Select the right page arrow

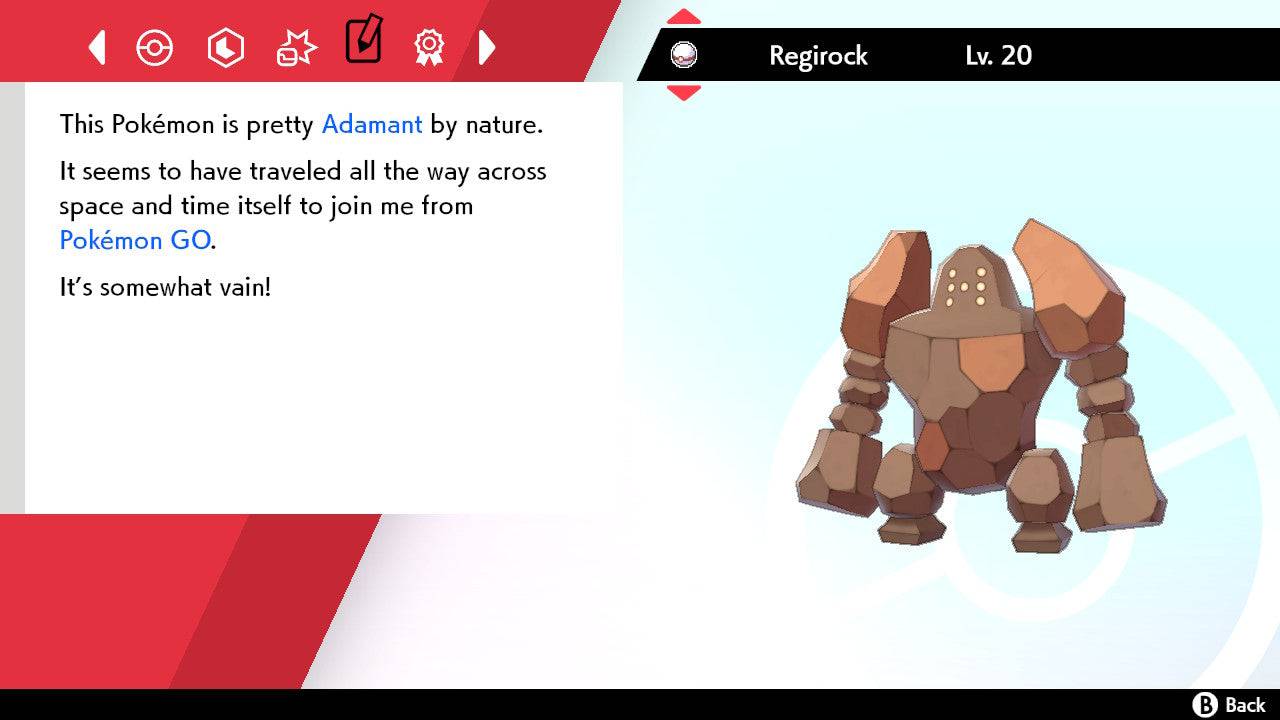[487, 47]
